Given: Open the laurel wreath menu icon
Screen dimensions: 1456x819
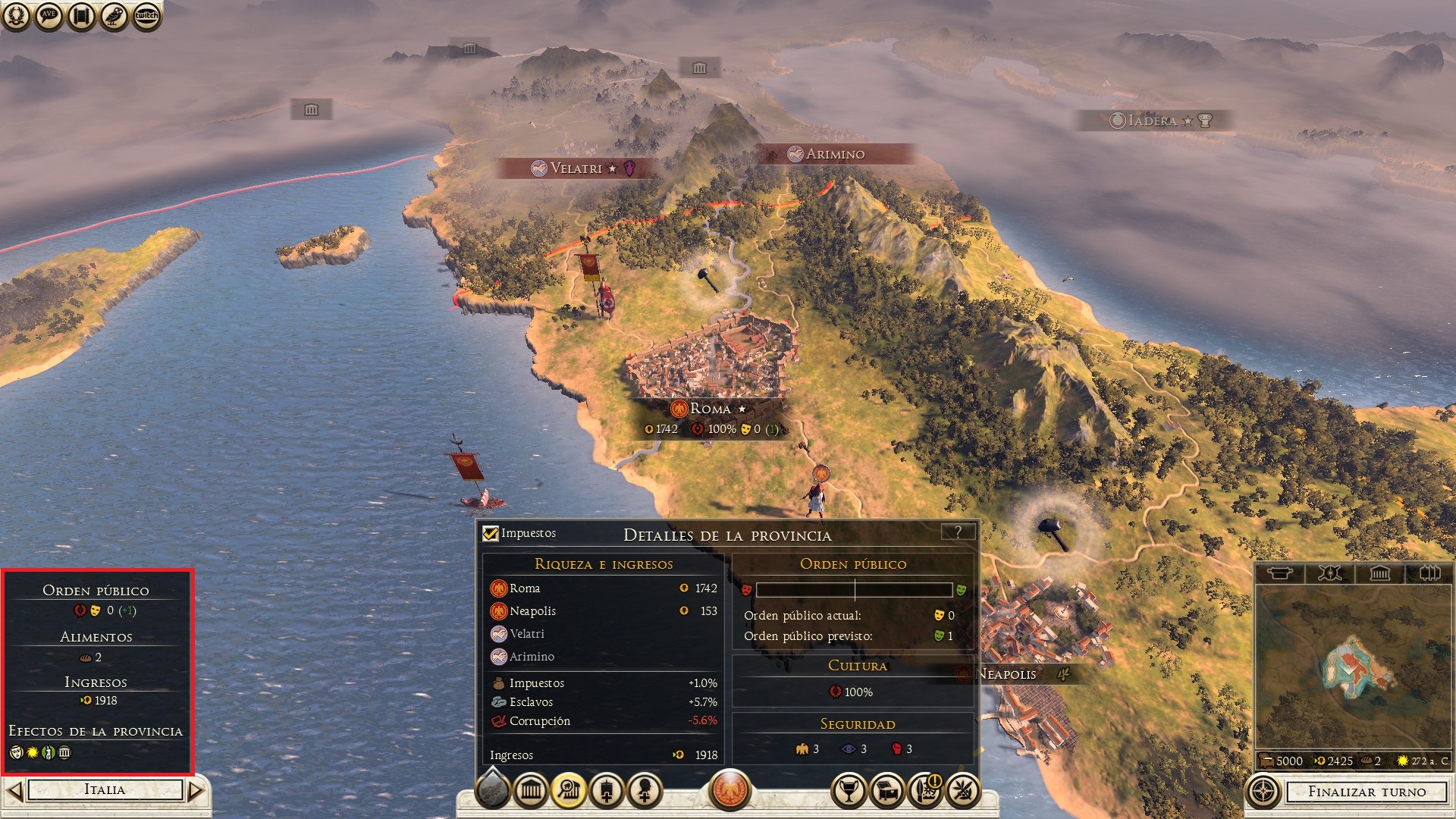Looking at the screenshot, I should click(16, 15).
